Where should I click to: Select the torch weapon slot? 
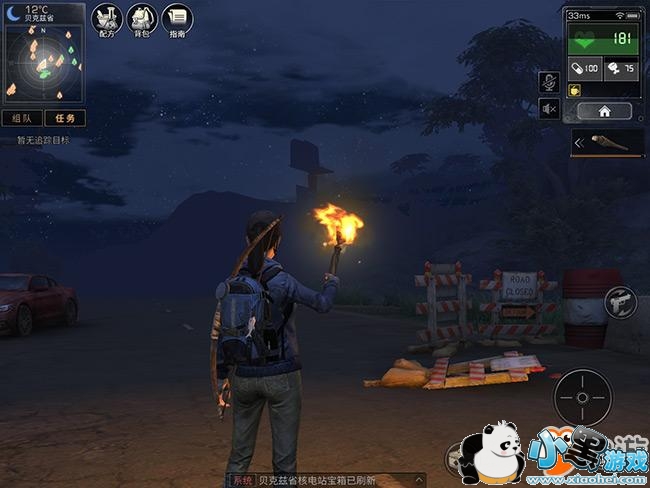point(610,143)
